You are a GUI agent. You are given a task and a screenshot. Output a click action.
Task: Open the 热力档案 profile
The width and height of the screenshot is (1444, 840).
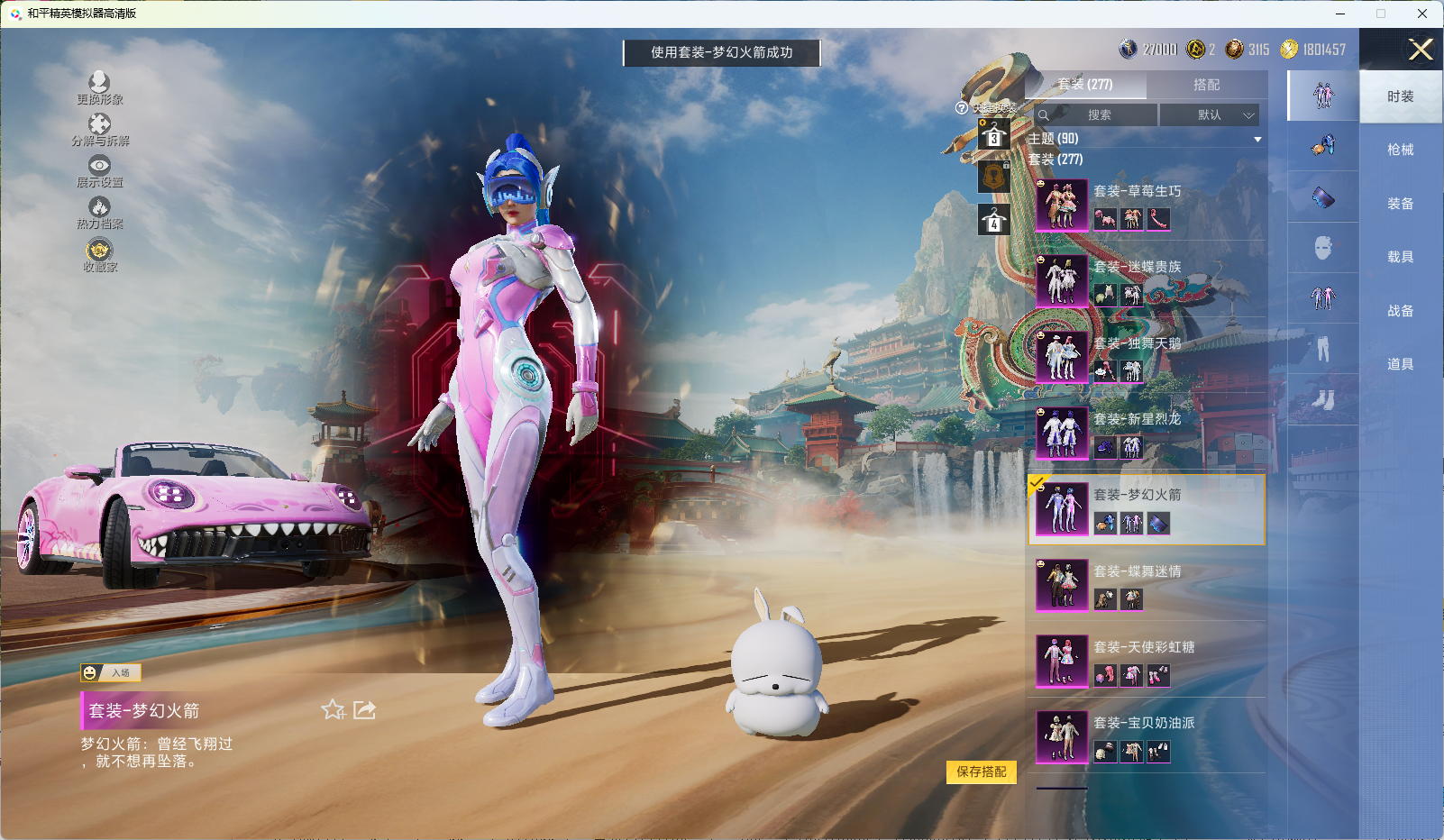(x=99, y=213)
